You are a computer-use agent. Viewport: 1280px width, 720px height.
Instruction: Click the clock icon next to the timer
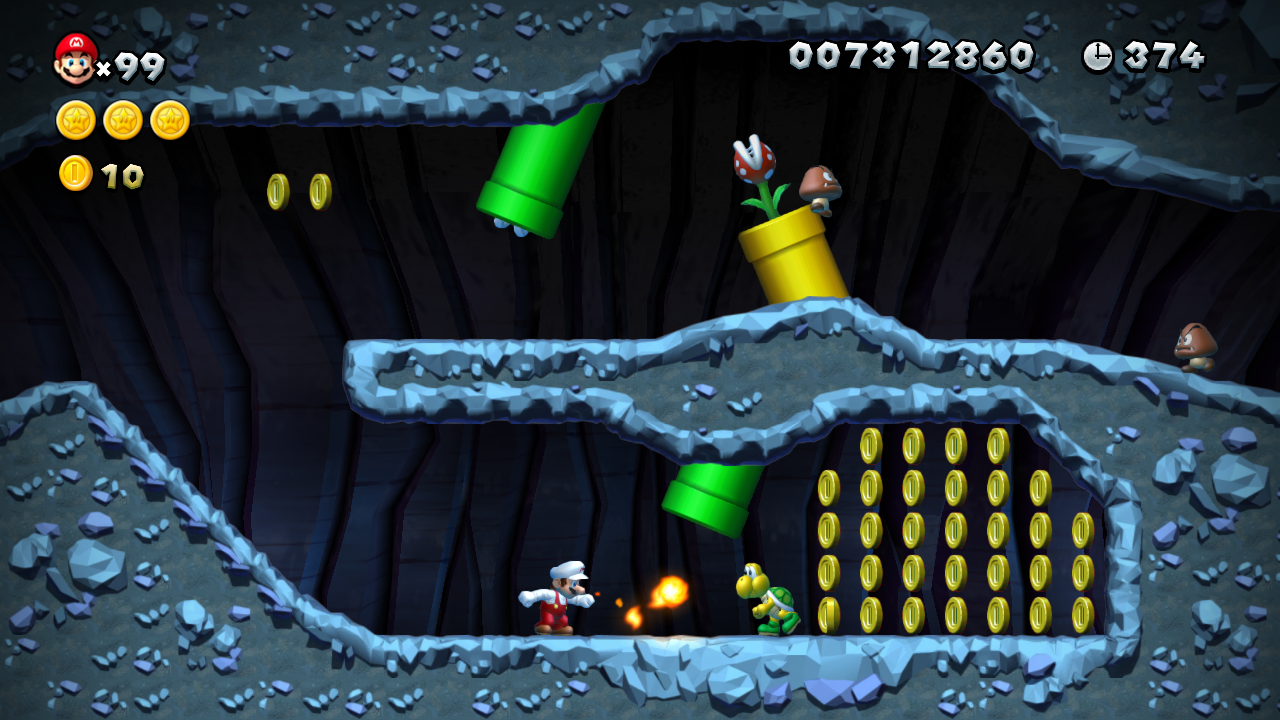pyautogui.click(x=1097, y=57)
